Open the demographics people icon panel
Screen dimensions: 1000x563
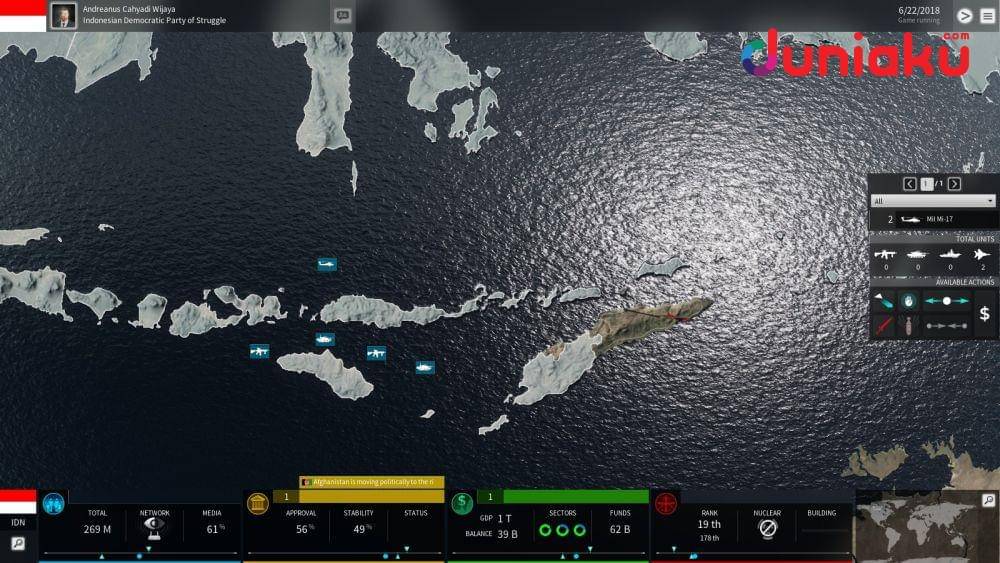(53, 503)
